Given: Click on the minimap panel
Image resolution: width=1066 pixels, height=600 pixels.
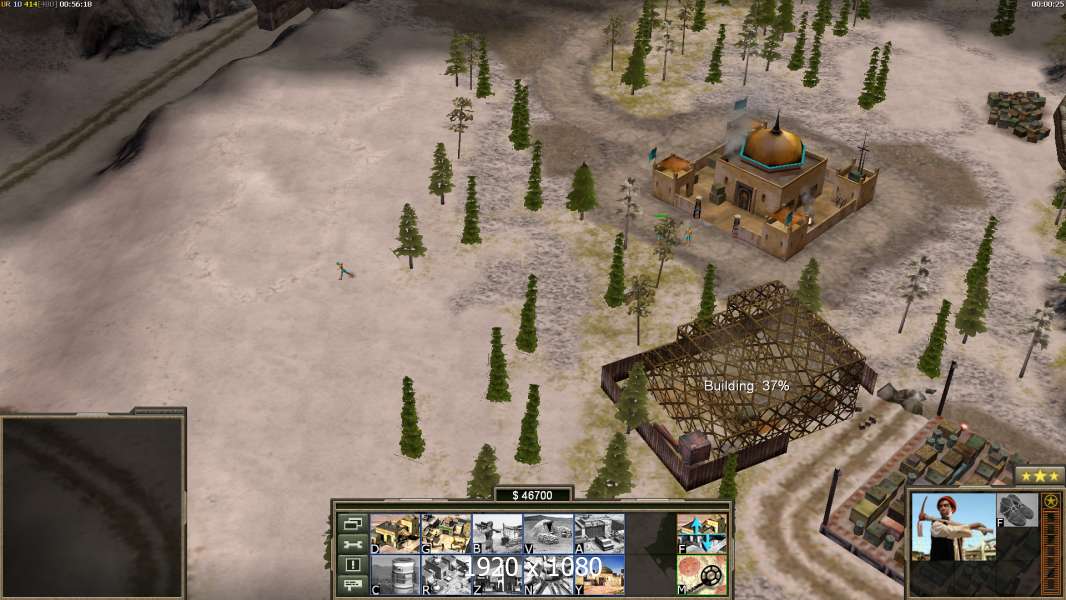Looking at the screenshot, I should 92,507.
